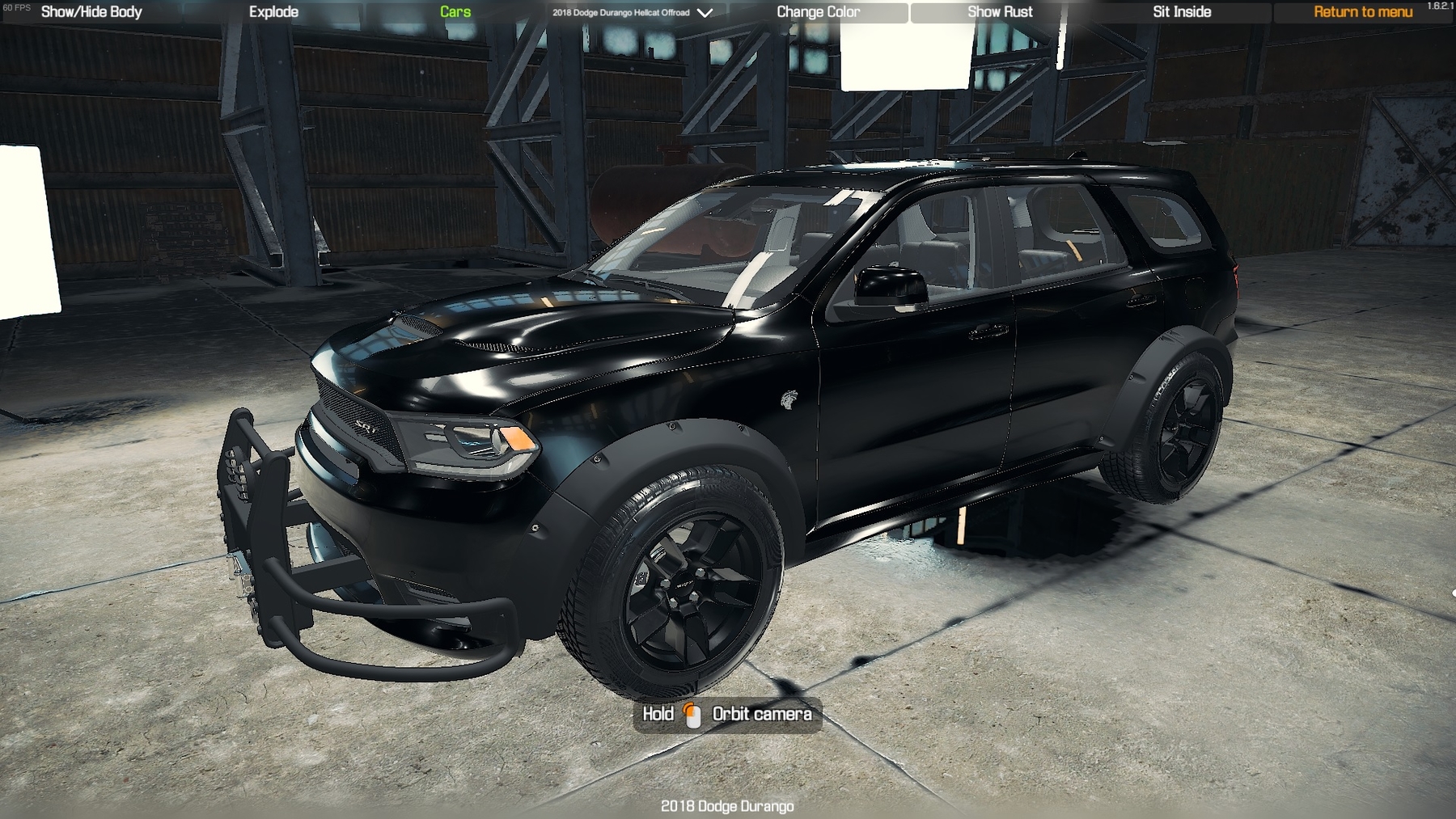Screen dimensions: 1456x819
Task: Toggle Show/Hide Body for the Durango
Action: (91, 11)
